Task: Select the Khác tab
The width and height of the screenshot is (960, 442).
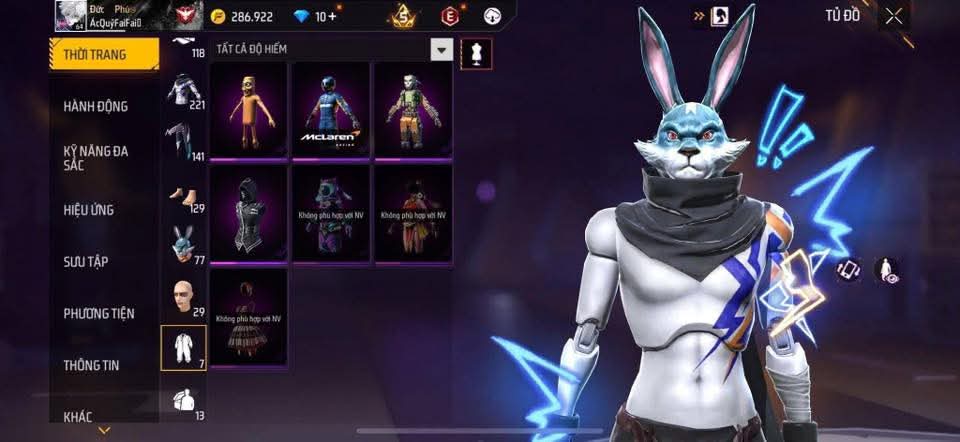Action: coord(82,414)
